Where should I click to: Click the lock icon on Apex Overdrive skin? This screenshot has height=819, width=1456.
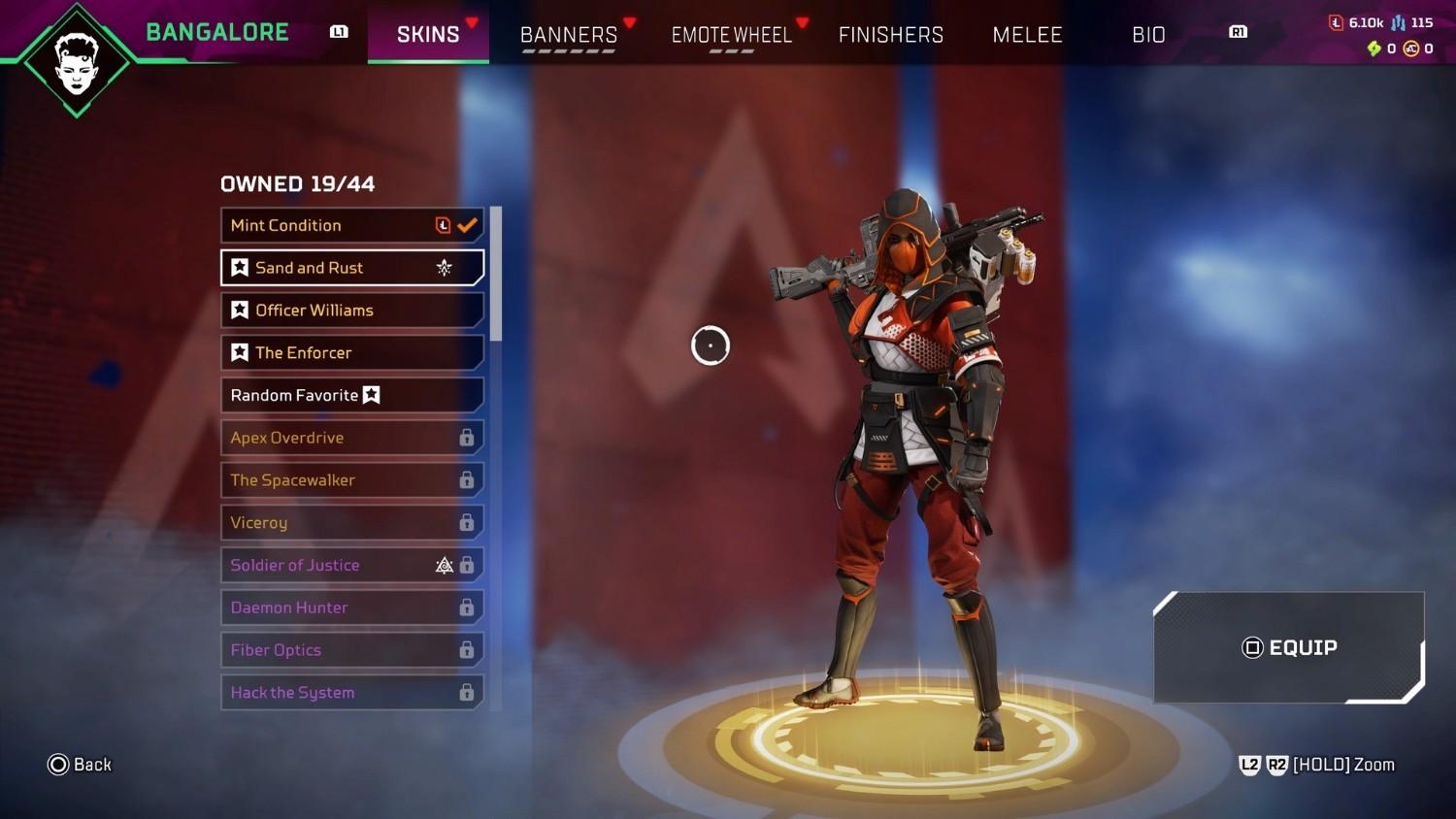tap(466, 438)
